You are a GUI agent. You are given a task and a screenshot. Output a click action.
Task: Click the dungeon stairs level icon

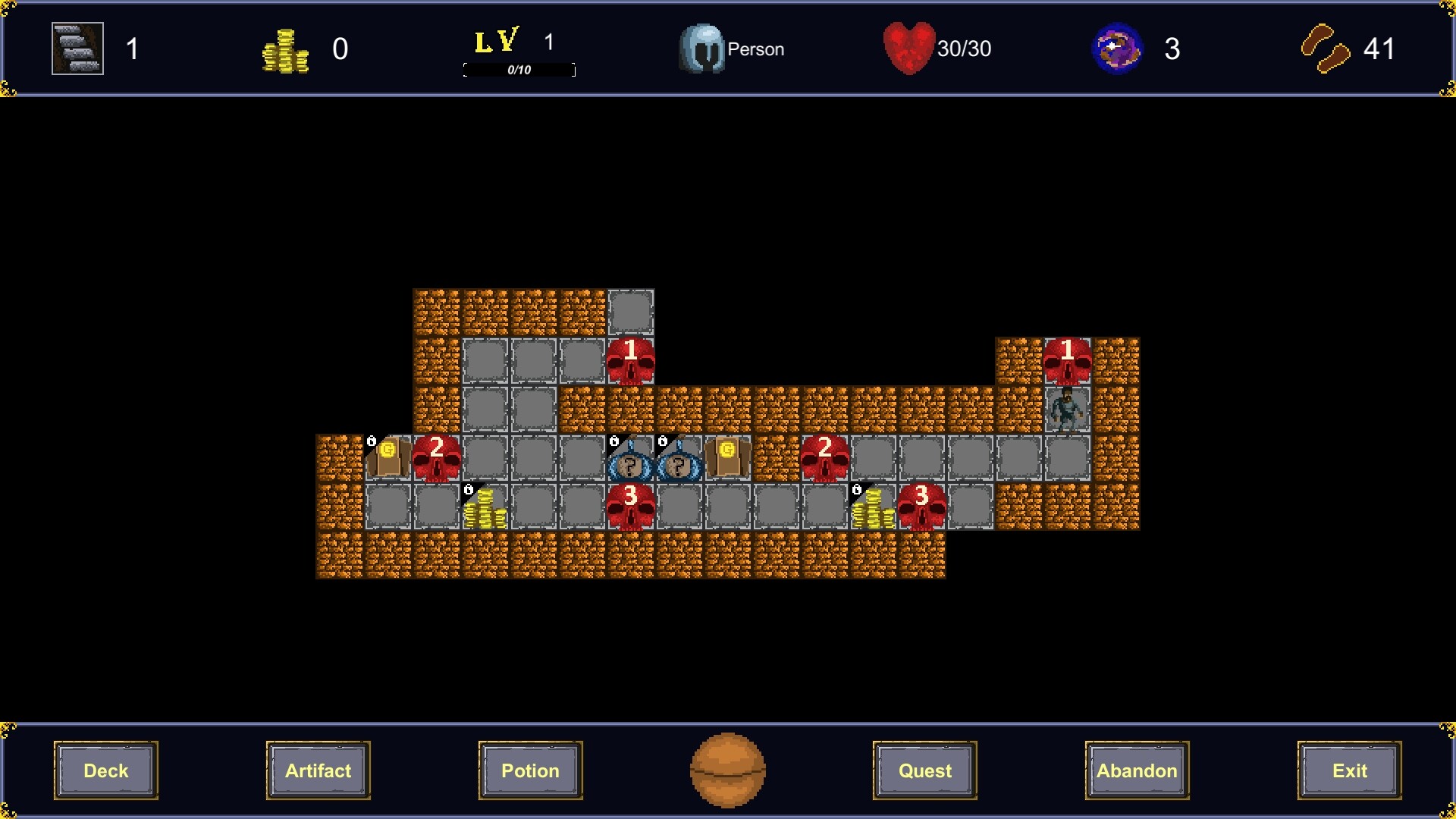click(x=76, y=48)
